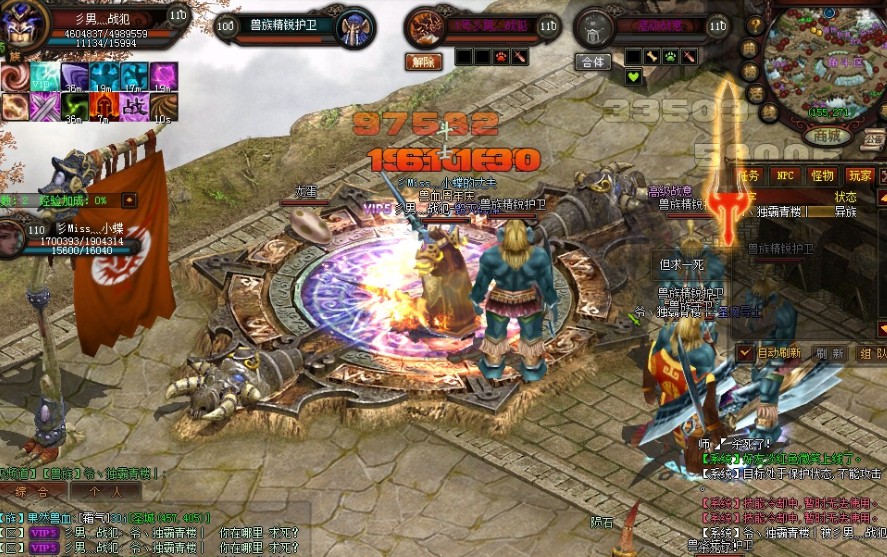Switch to the 玩家 player tab
Screen dimensions: 887x557
[860, 175]
